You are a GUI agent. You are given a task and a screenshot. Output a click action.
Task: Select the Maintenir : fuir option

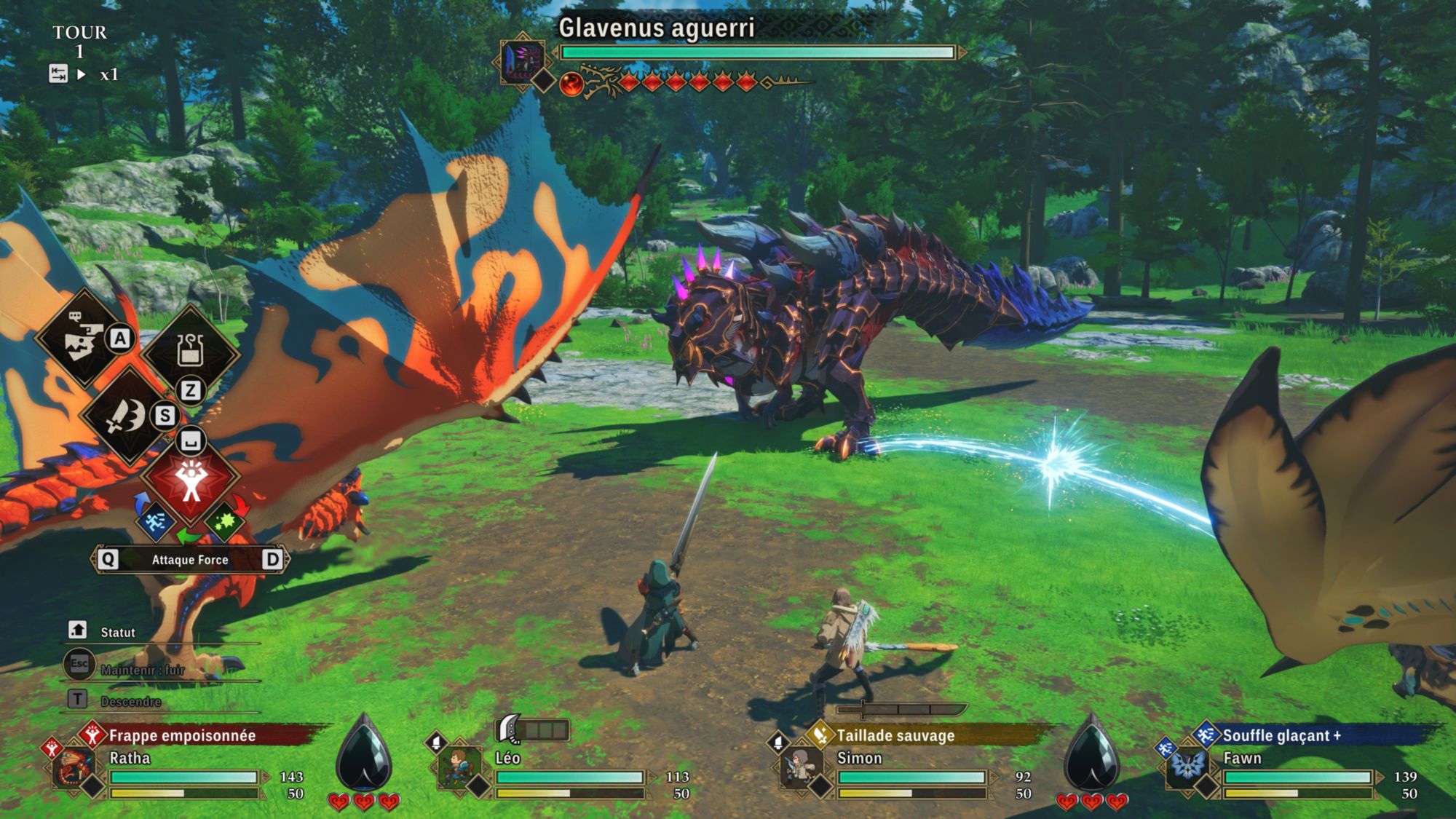click(x=142, y=669)
